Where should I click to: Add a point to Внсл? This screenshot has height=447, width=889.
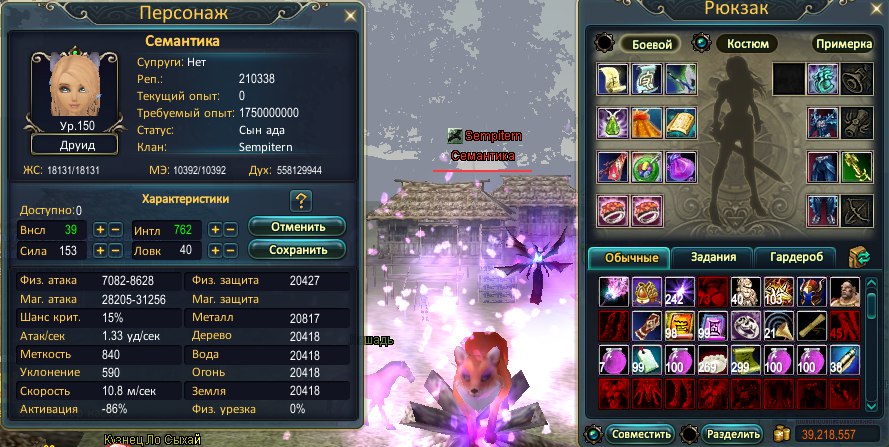100,230
